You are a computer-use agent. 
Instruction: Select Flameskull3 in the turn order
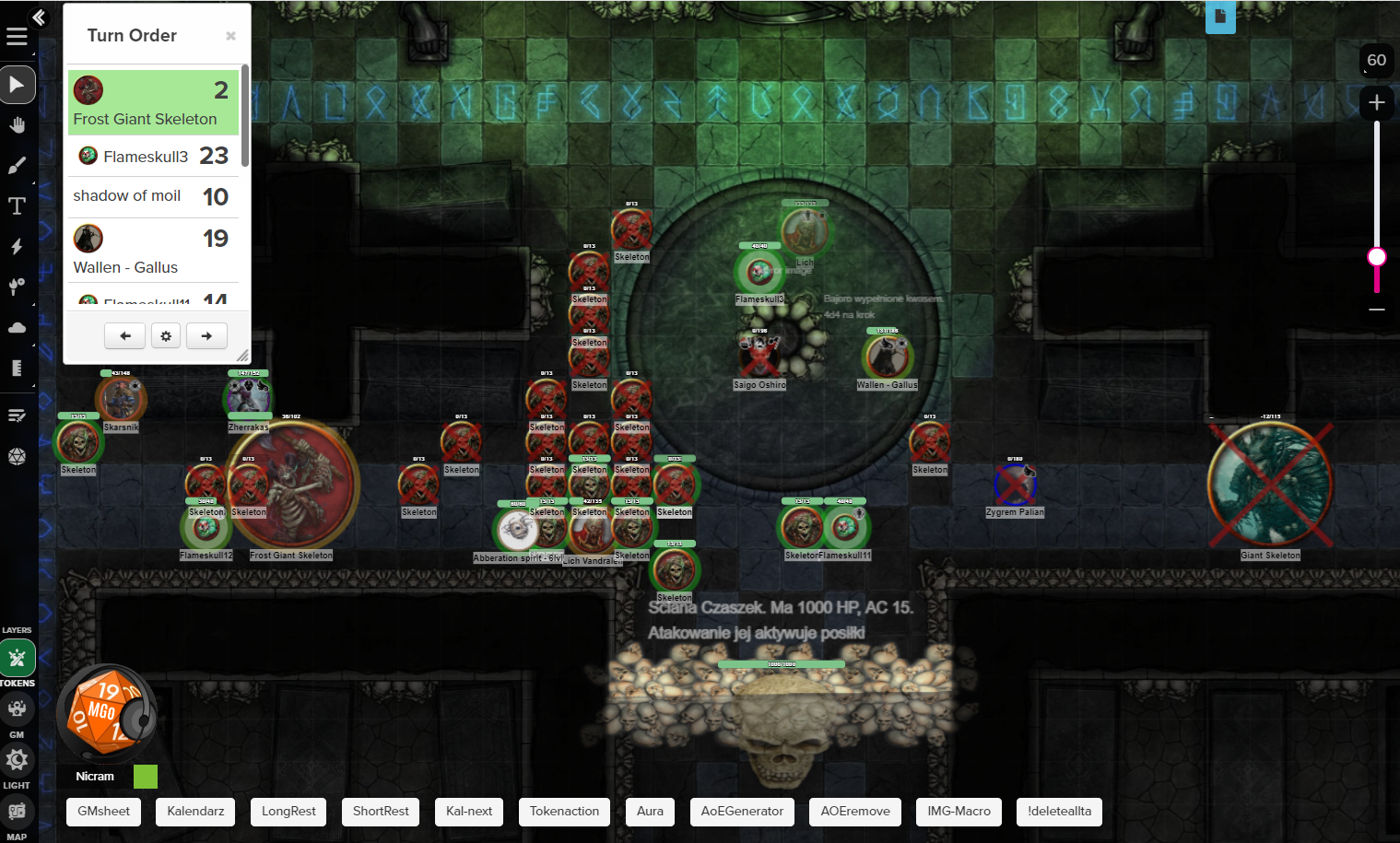153,157
